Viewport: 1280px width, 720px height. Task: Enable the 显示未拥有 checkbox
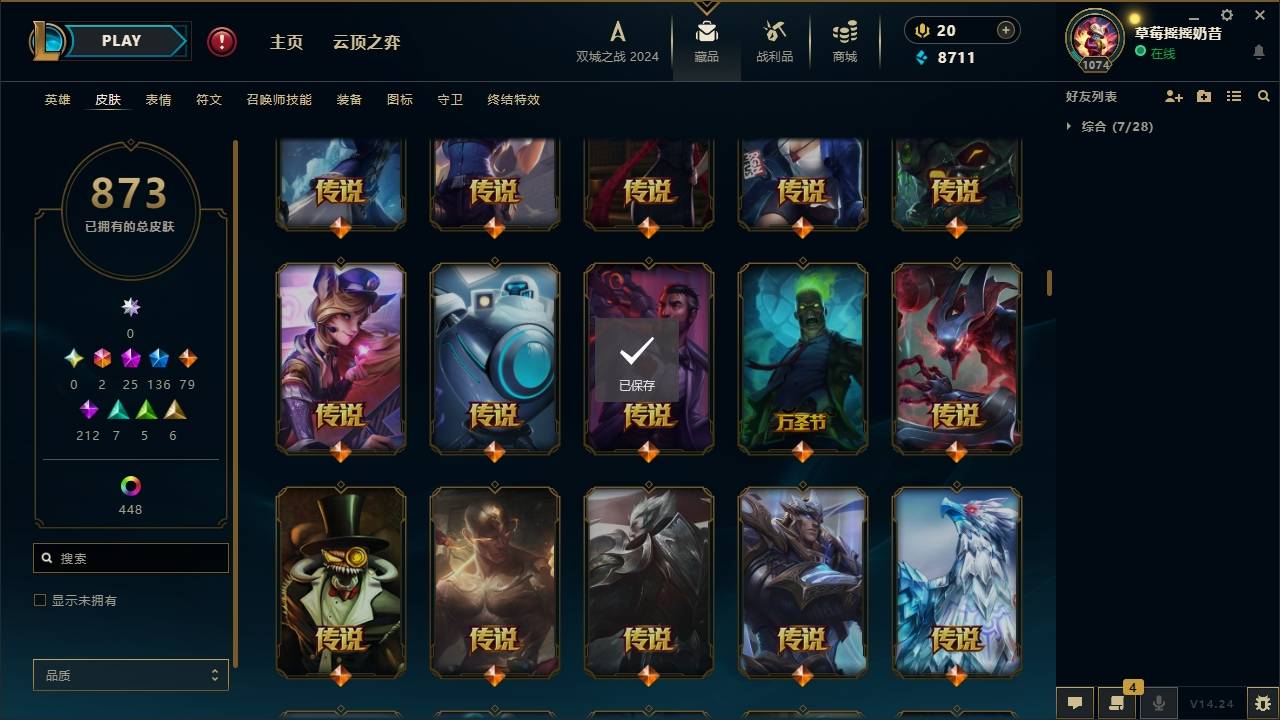39,599
